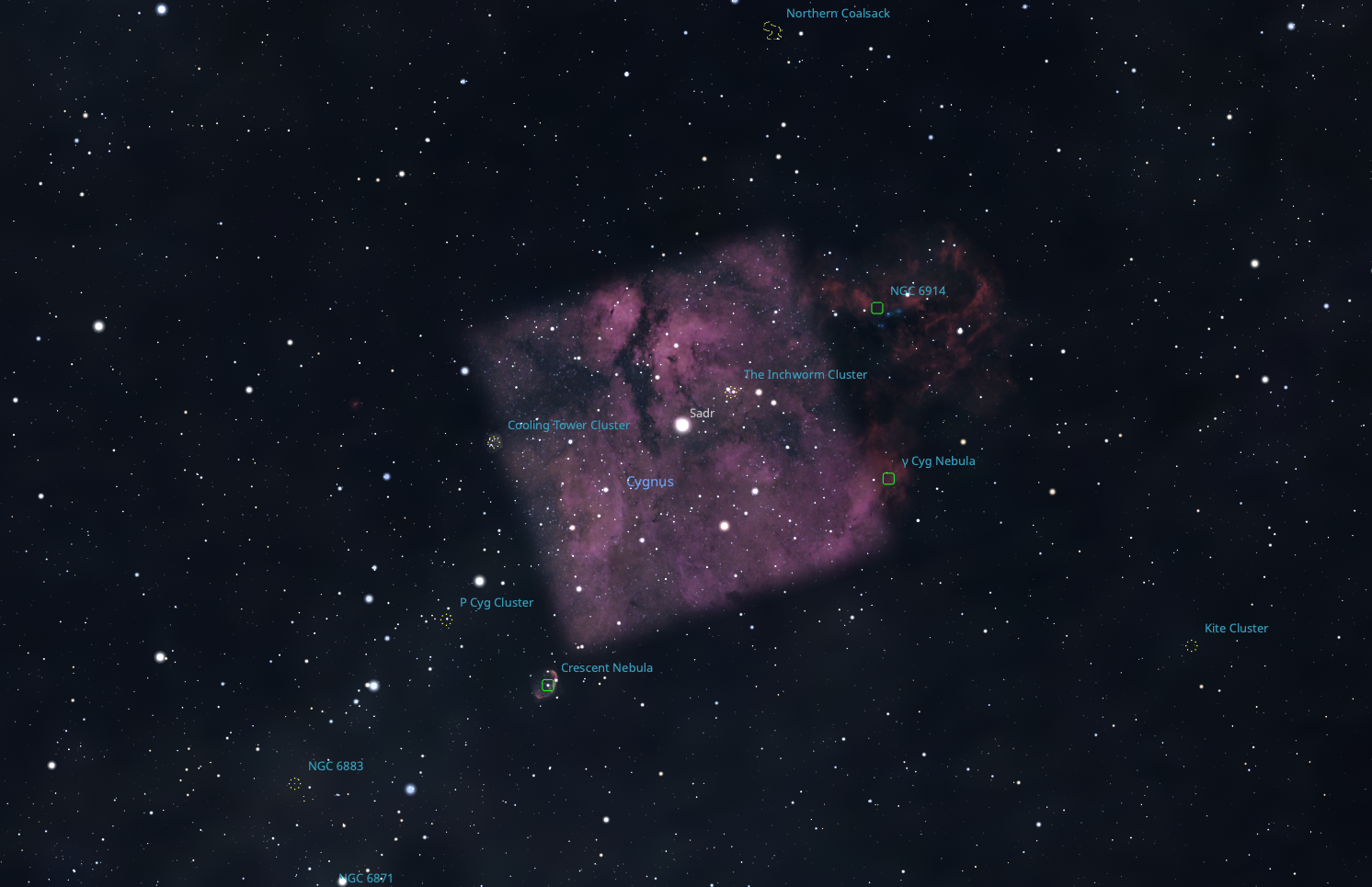Screen dimensions: 1372x887
Task: Click the Crescent Nebula marker
Action: [548, 685]
